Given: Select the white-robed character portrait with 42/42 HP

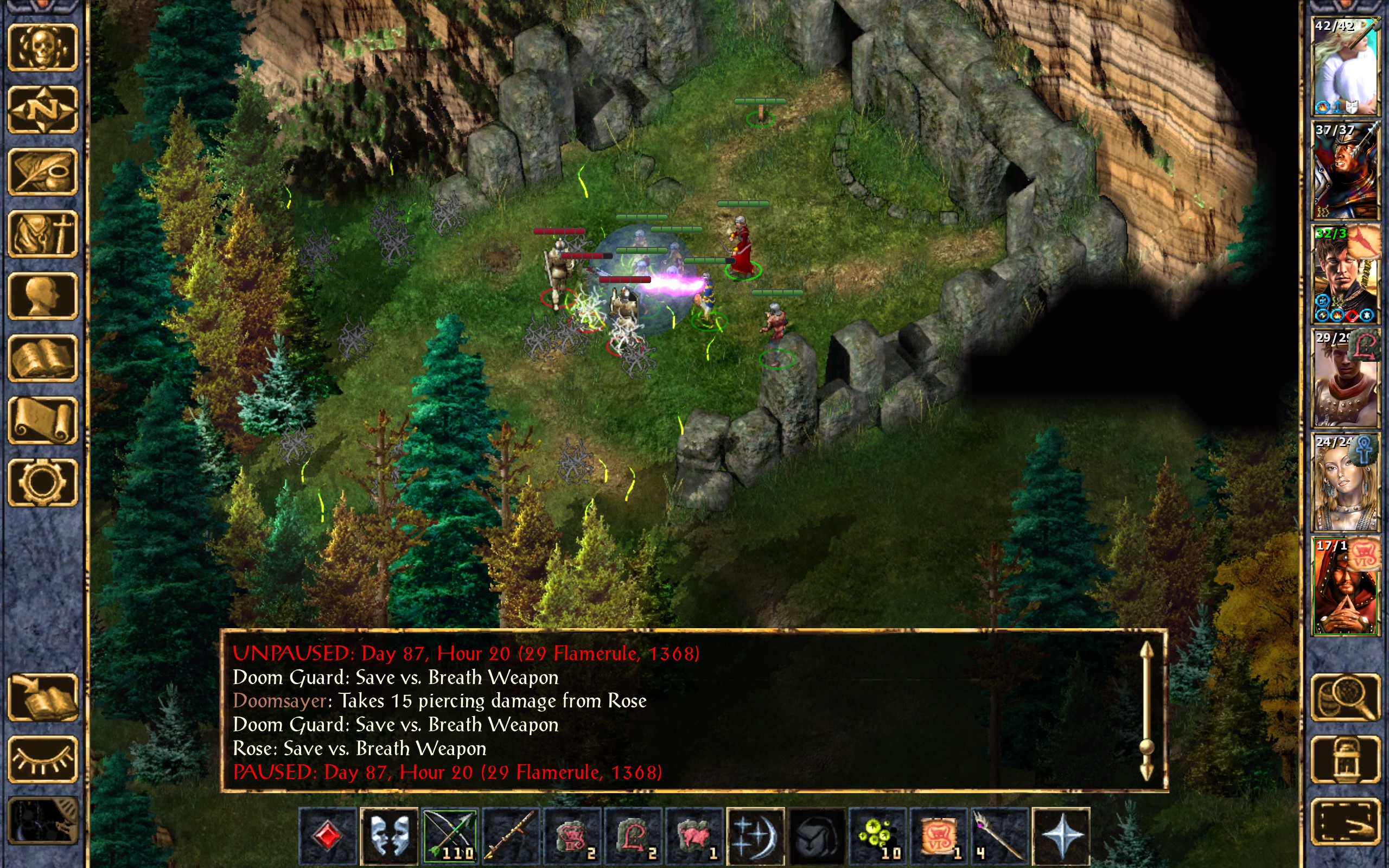Looking at the screenshot, I should pos(1346,67).
